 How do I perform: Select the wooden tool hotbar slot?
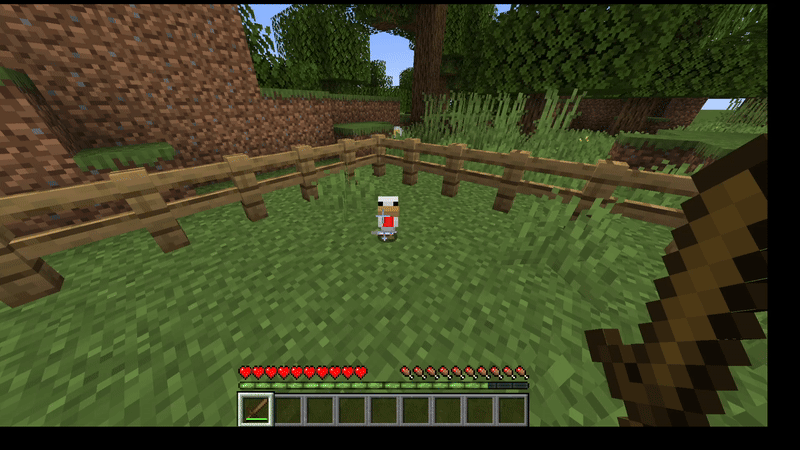click(x=255, y=409)
